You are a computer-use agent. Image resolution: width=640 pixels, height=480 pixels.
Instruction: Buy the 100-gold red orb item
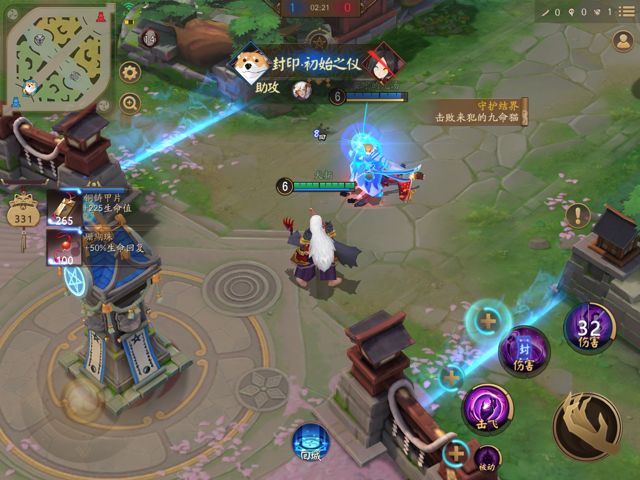tap(64, 246)
